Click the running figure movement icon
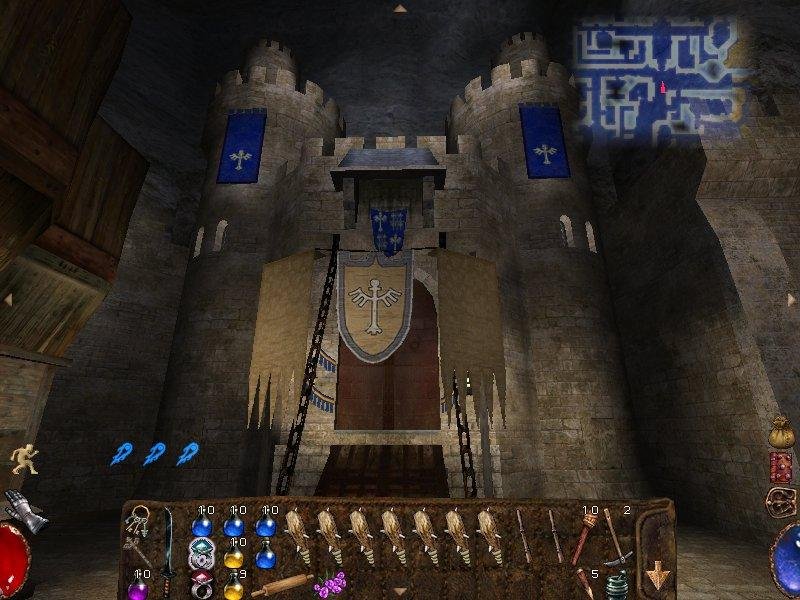This screenshot has height=600, width=800. 23,459
